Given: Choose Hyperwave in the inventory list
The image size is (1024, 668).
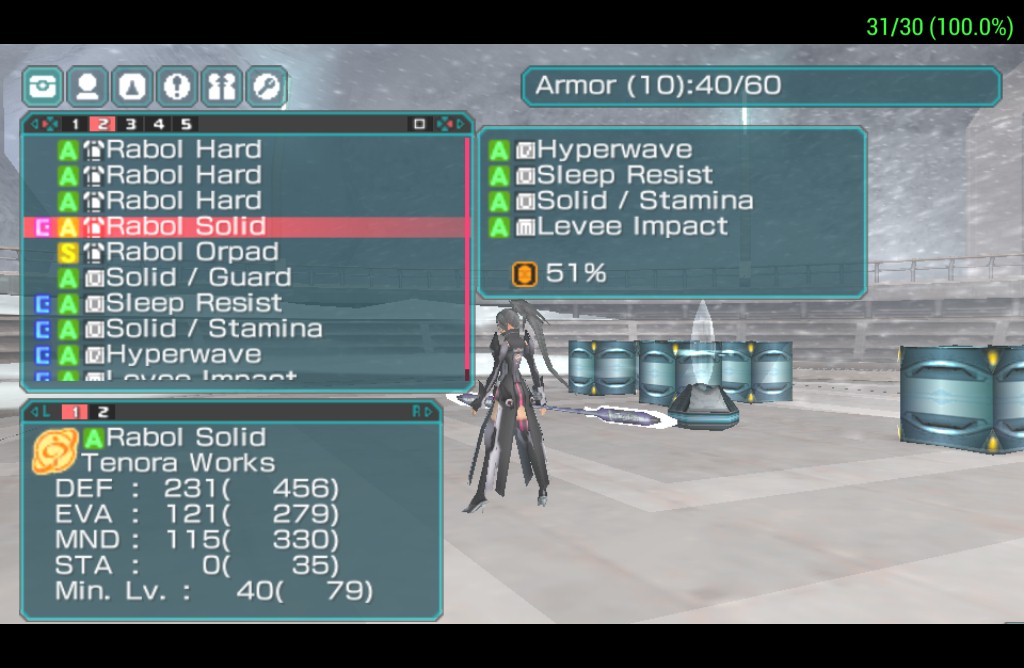Looking at the screenshot, I should tap(183, 354).
